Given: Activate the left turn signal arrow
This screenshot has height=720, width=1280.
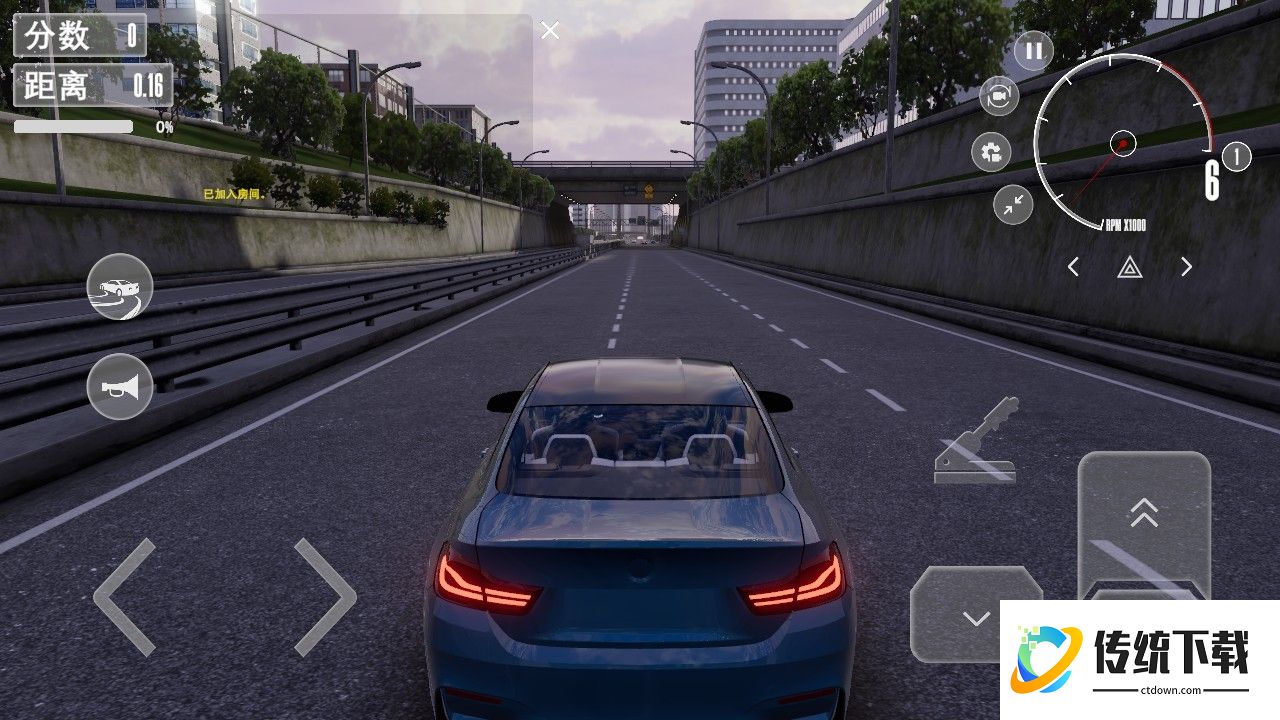Looking at the screenshot, I should (x=1073, y=267).
